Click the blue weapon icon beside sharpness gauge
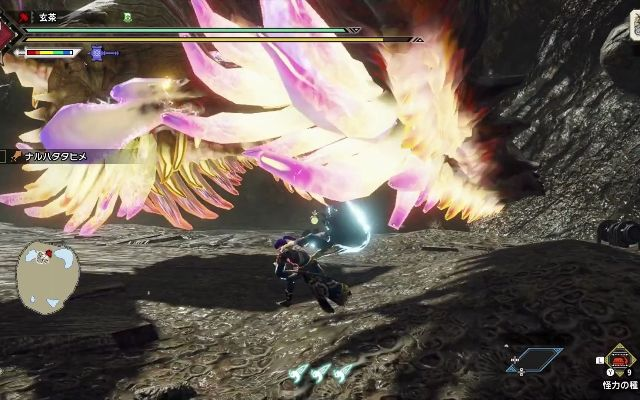640x400 pixels. click(x=98, y=53)
